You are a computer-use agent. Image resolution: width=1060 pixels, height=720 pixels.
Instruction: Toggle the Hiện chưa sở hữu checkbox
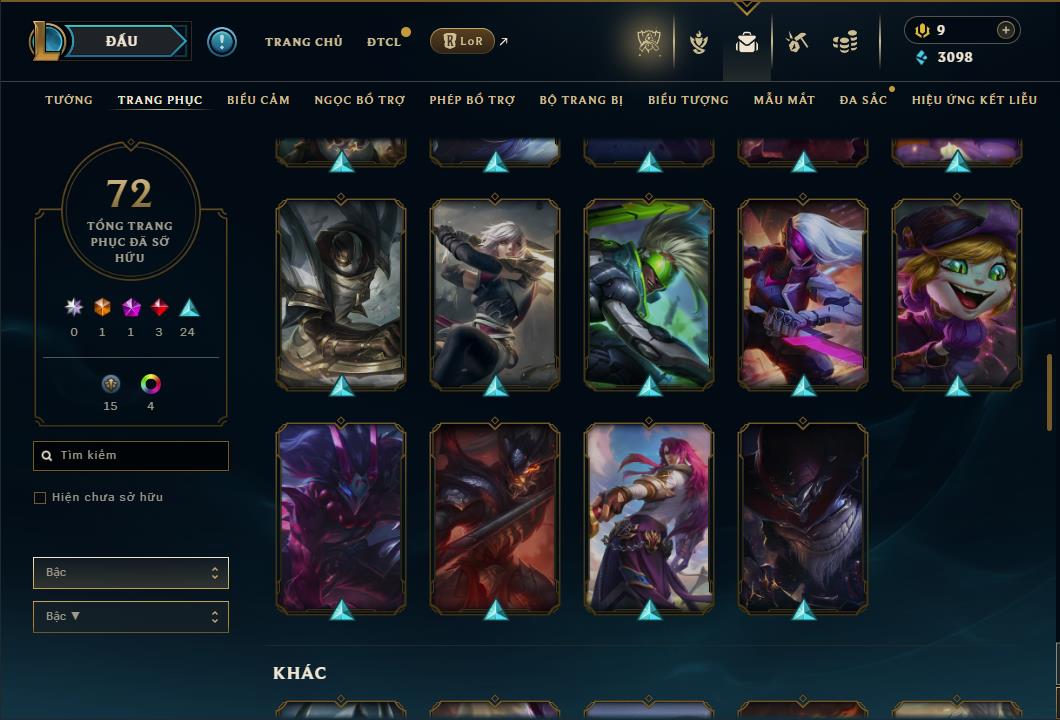tap(40, 498)
